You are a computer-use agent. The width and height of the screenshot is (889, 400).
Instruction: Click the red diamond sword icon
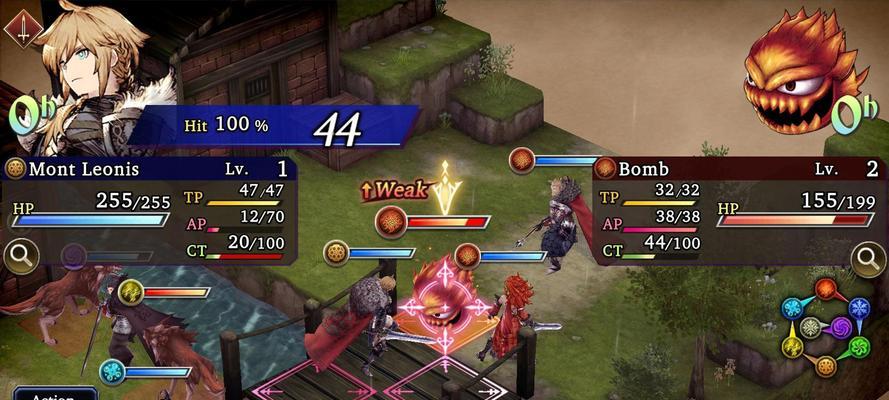22,27
